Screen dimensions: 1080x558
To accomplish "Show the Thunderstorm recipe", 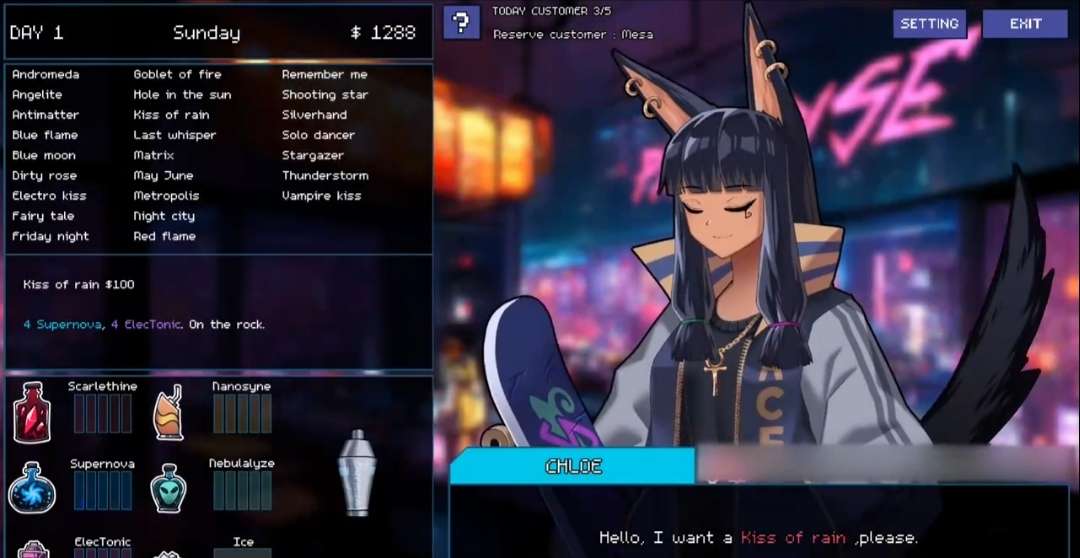I will [x=325, y=176].
